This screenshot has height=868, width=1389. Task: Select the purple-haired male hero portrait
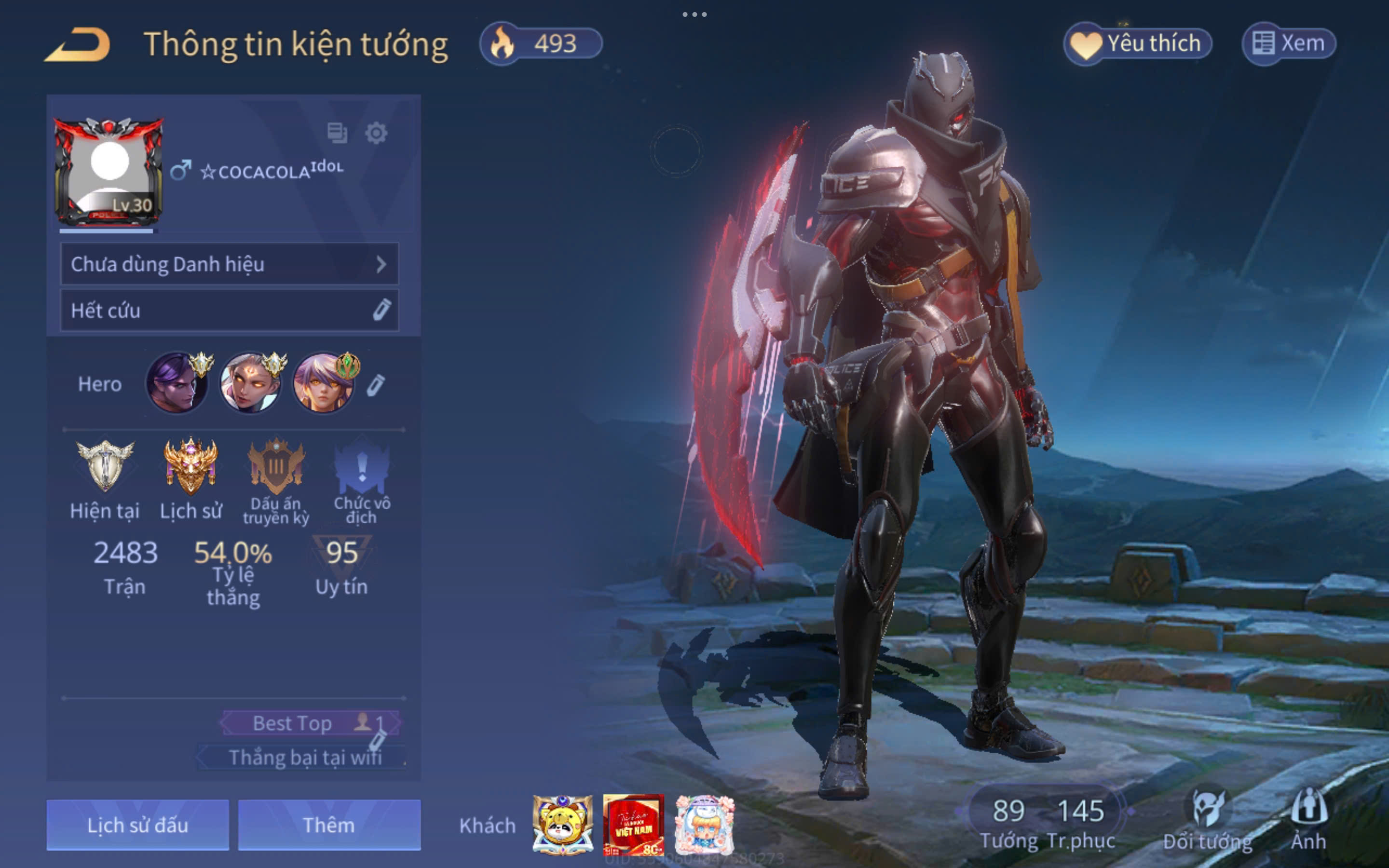(x=177, y=383)
